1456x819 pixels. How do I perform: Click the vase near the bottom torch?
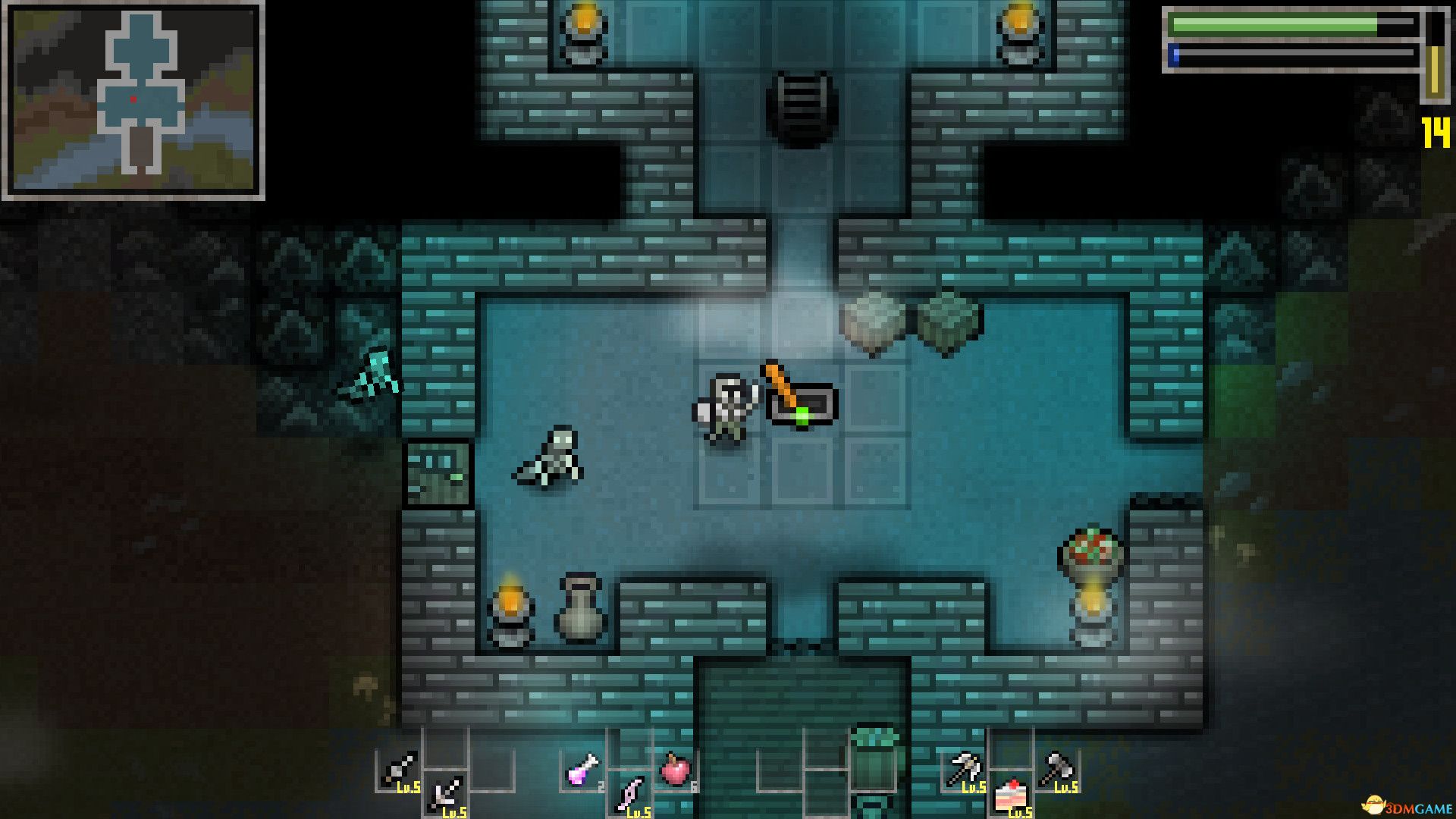tap(580, 610)
